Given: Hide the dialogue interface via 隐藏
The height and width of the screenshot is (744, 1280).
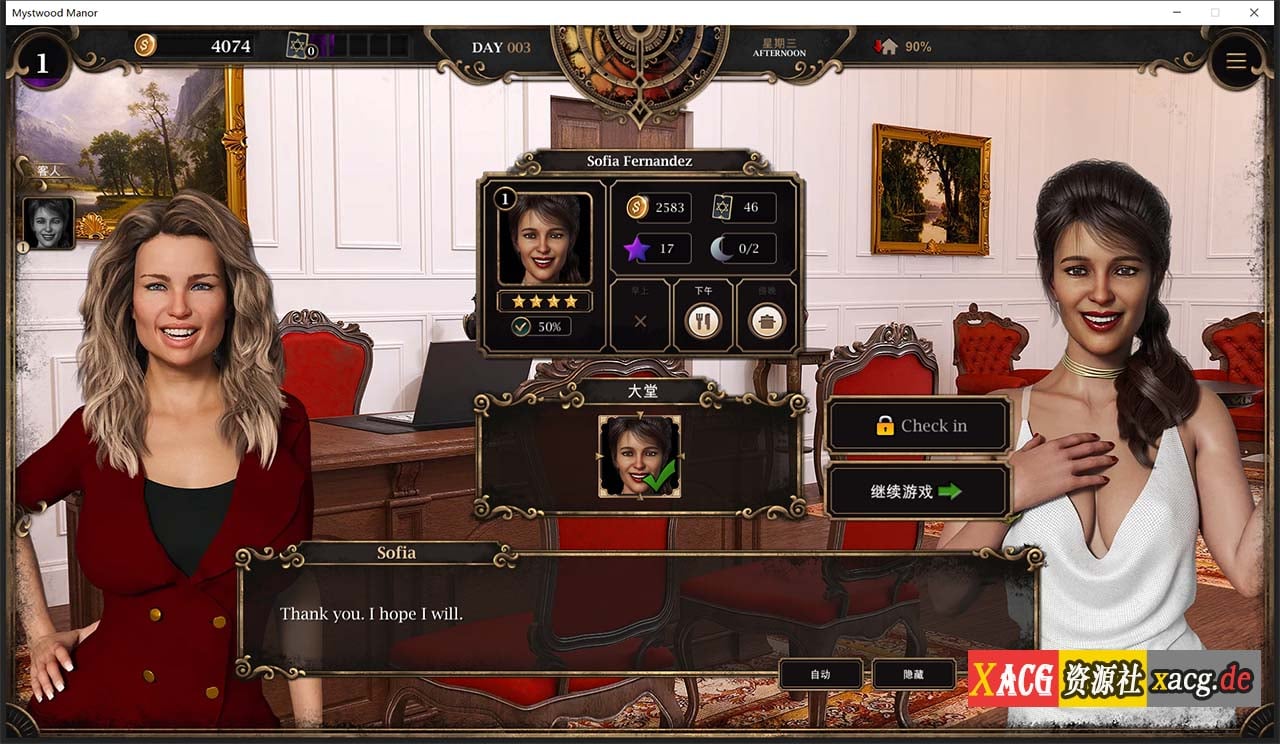Looking at the screenshot, I should [x=914, y=674].
